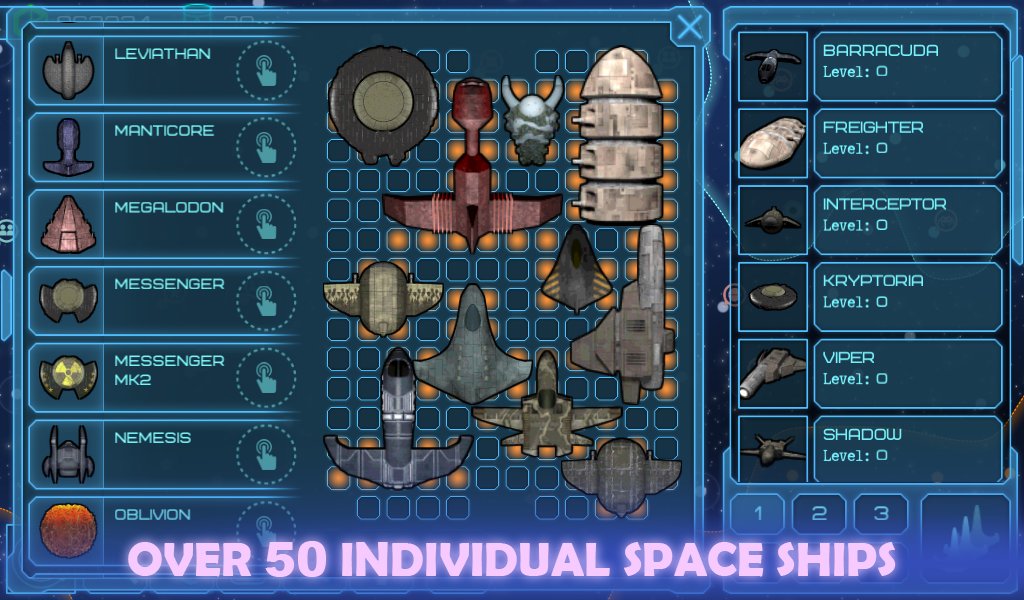The width and height of the screenshot is (1024, 600).
Task: Choose the Interceptor fleet entry
Action: (907, 220)
